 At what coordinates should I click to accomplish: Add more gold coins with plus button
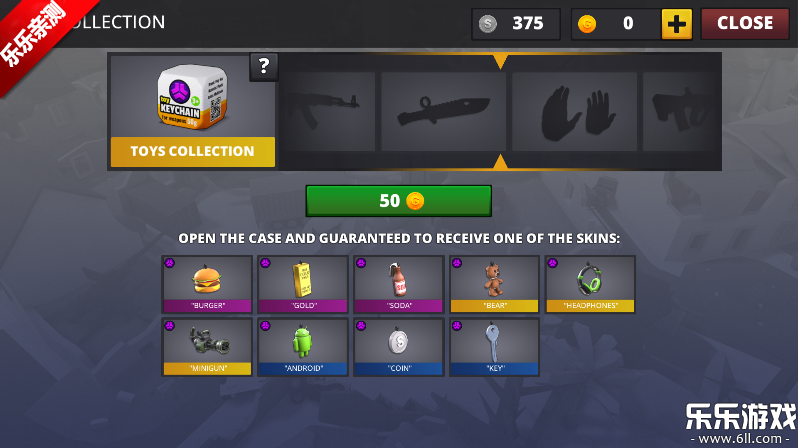pos(677,24)
